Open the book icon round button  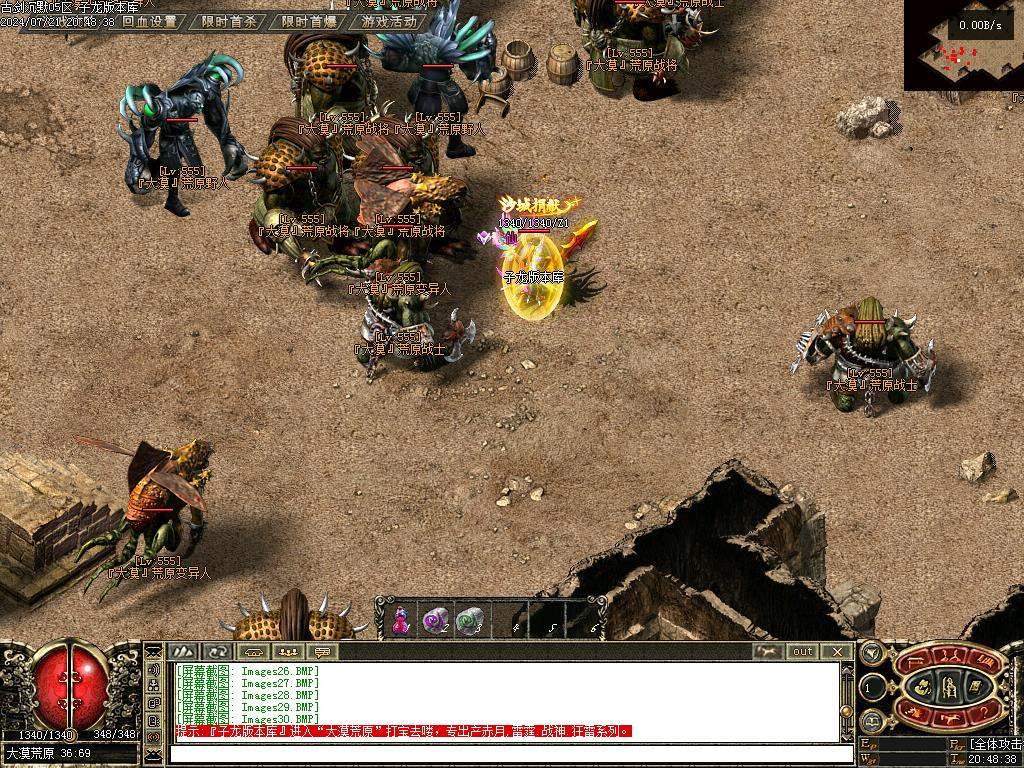coord(871,722)
